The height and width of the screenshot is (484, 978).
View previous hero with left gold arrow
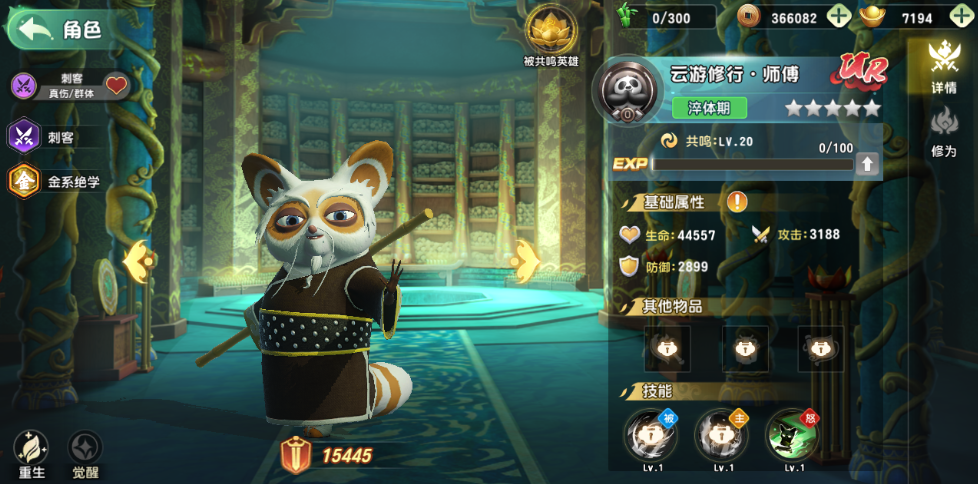click(140, 263)
